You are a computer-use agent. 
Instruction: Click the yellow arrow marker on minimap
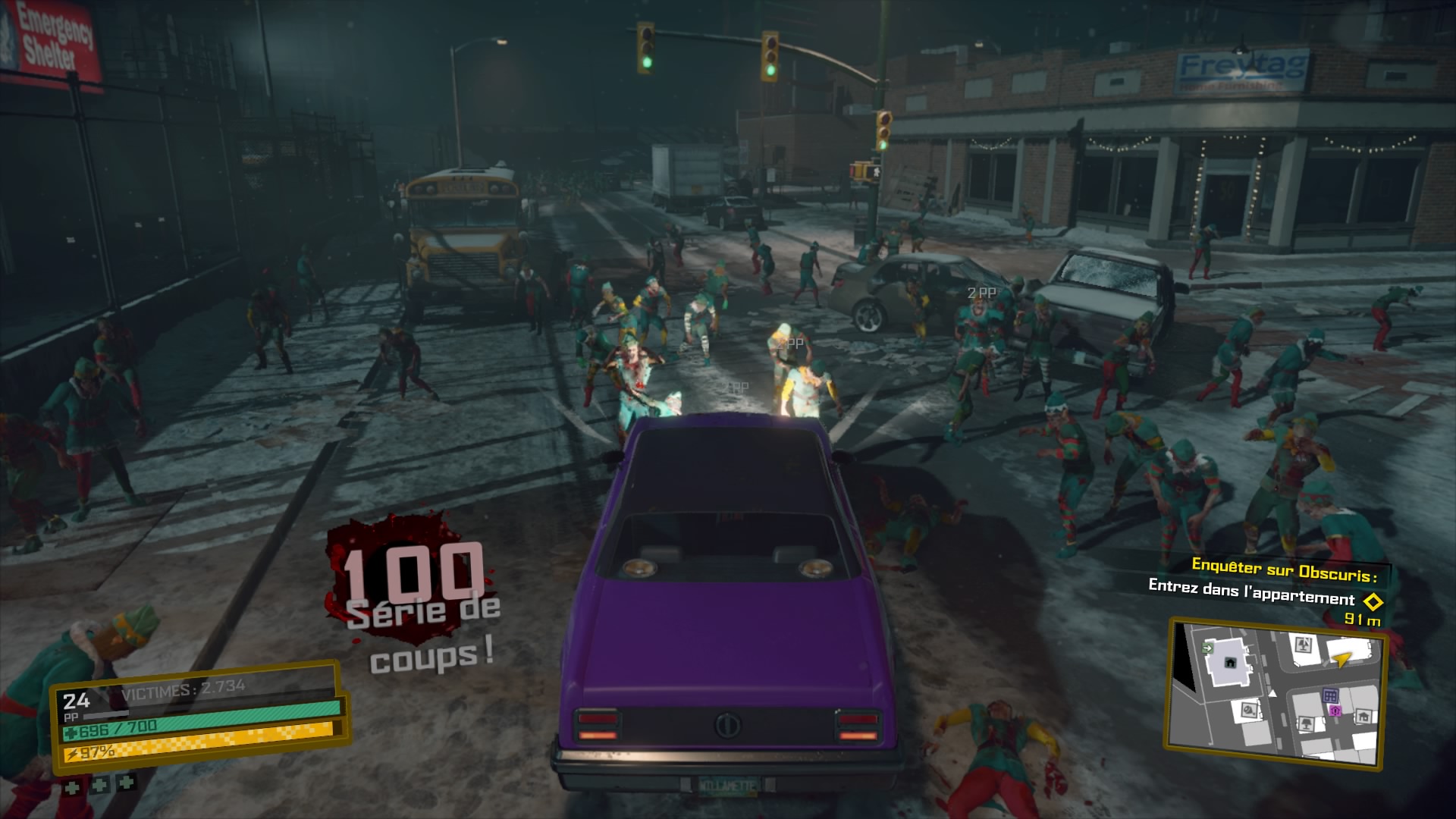(x=1341, y=659)
